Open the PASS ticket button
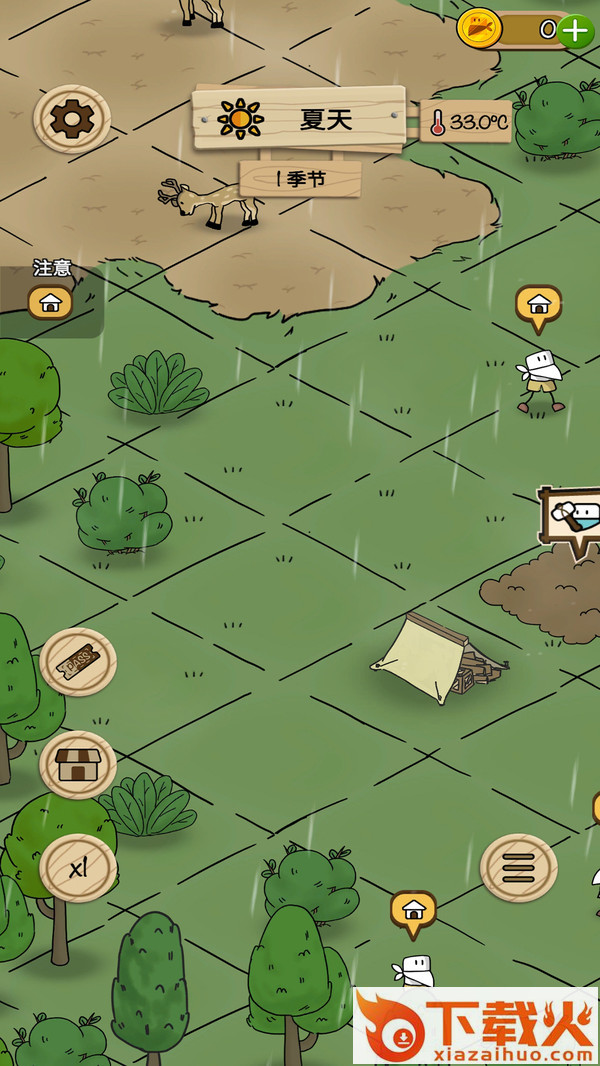Viewport: 600px width, 1066px height. click(x=78, y=661)
